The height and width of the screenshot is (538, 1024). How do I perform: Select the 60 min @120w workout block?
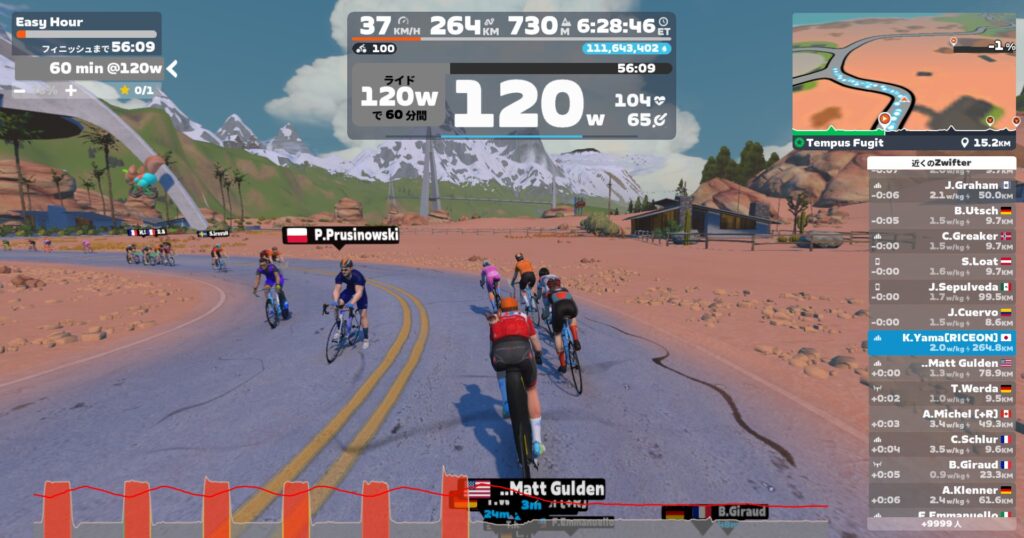(x=90, y=68)
